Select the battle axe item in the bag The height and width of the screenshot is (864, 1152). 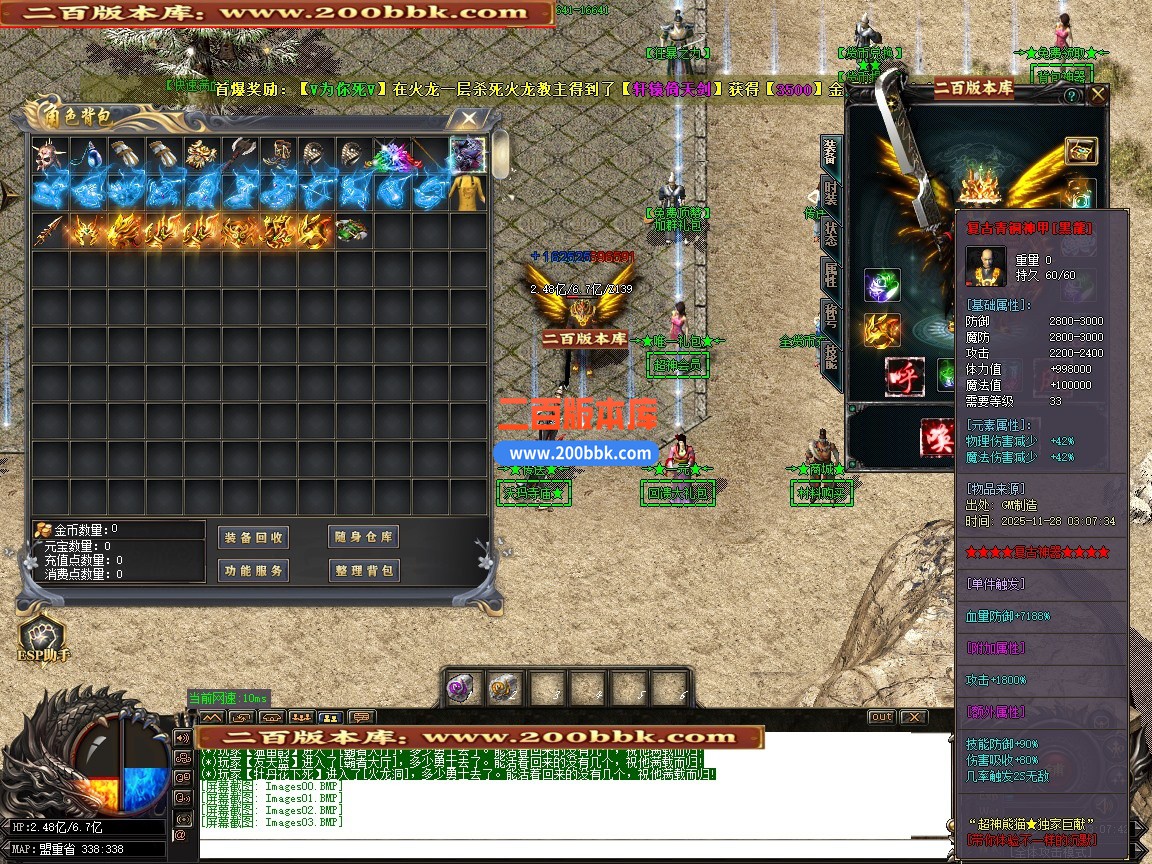[x=239, y=155]
